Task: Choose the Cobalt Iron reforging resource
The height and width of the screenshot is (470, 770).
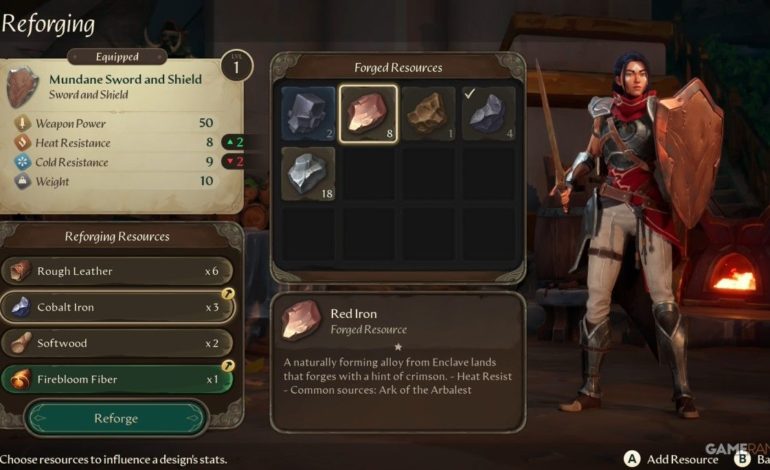Action: 118,307
